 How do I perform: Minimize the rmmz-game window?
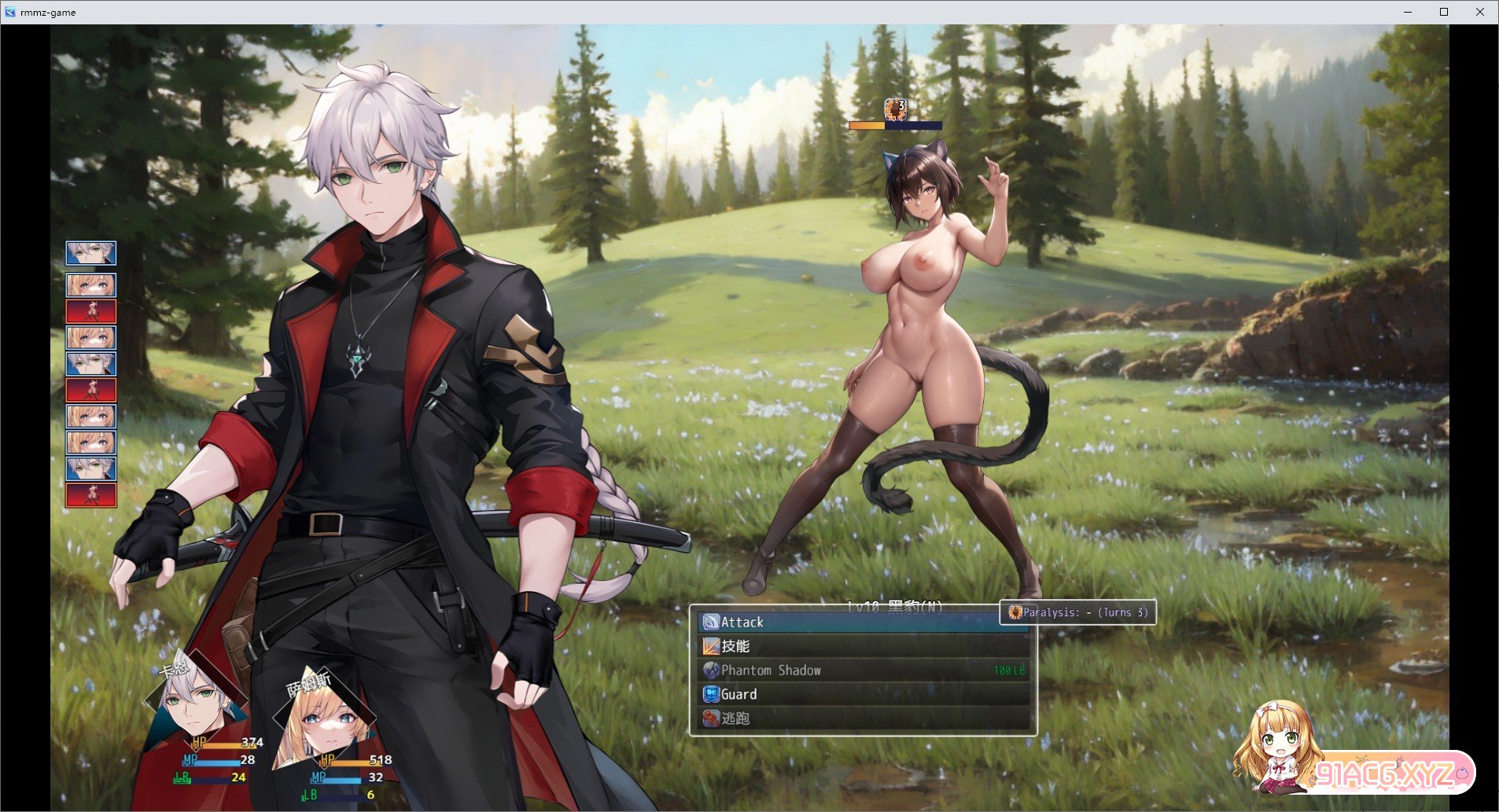coord(1408,12)
